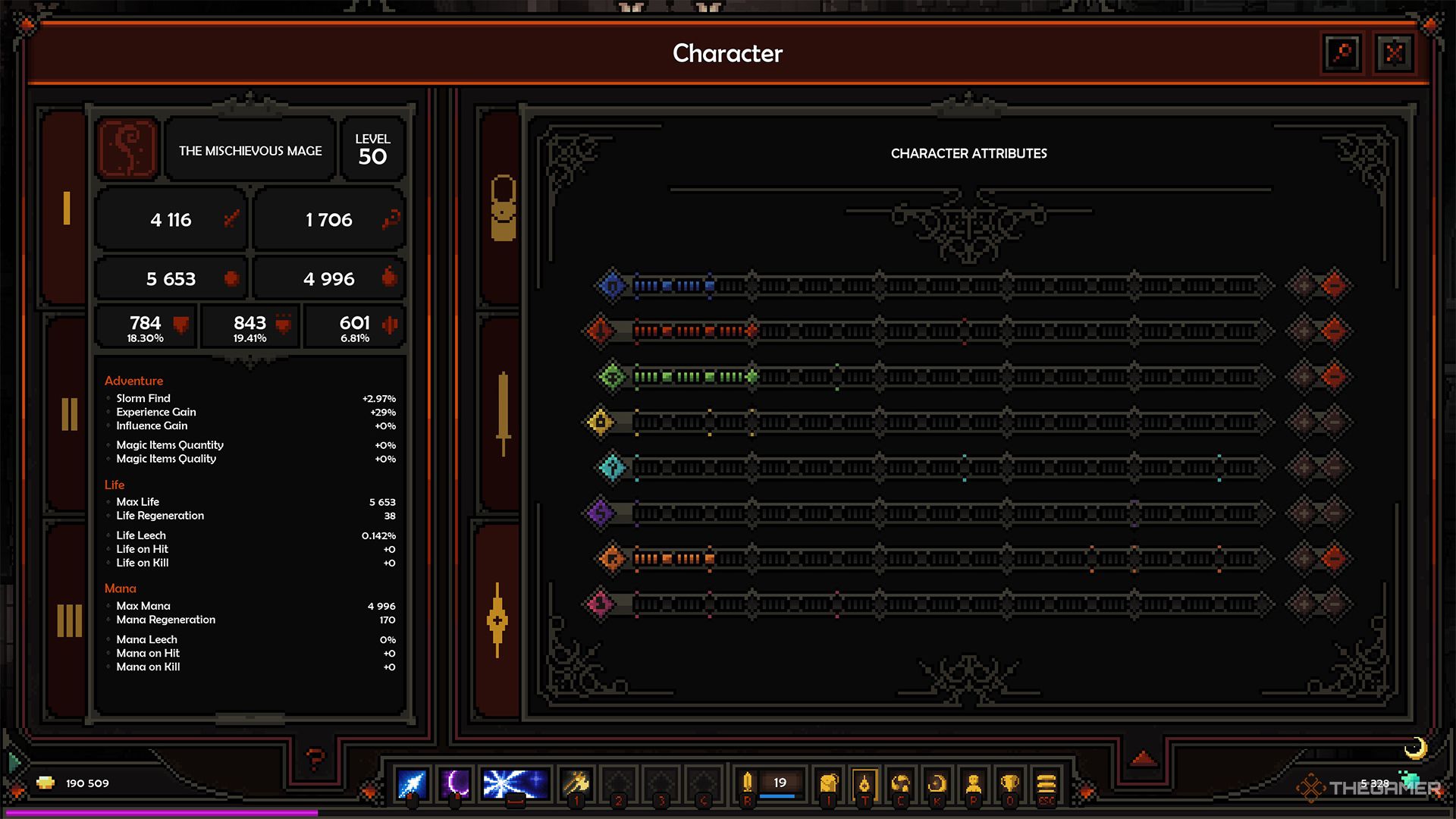Switch to stats page I tab
This screenshot has width=1456, height=819.
click(67, 209)
